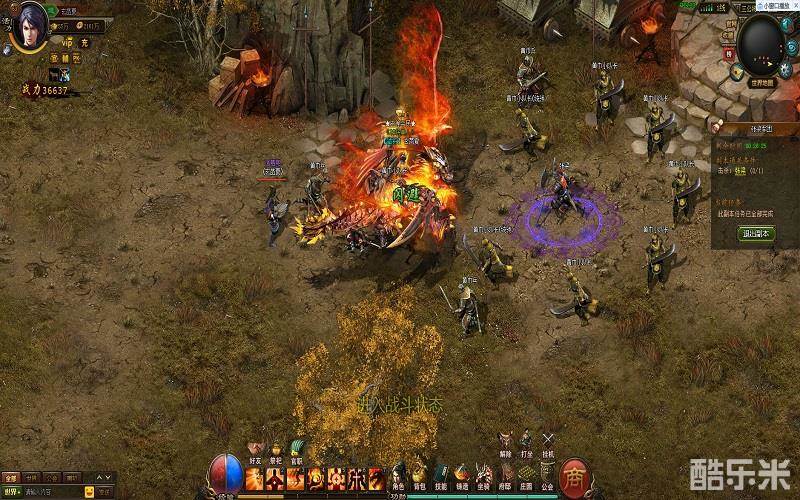Open the 官职 official rank icon
This screenshot has height=500, width=800.
296,449
